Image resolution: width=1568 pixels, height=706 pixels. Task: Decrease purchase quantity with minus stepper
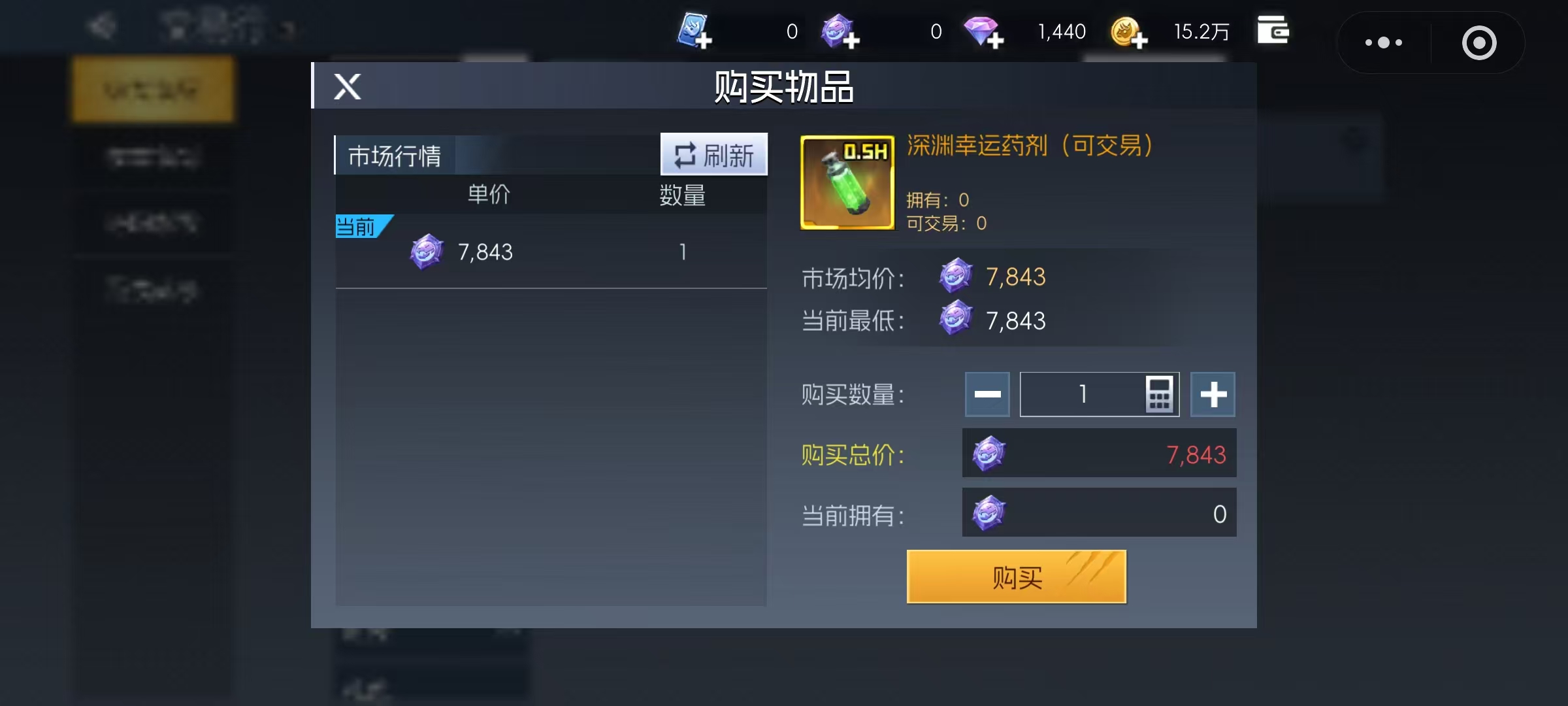pyautogui.click(x=987, y=394)
